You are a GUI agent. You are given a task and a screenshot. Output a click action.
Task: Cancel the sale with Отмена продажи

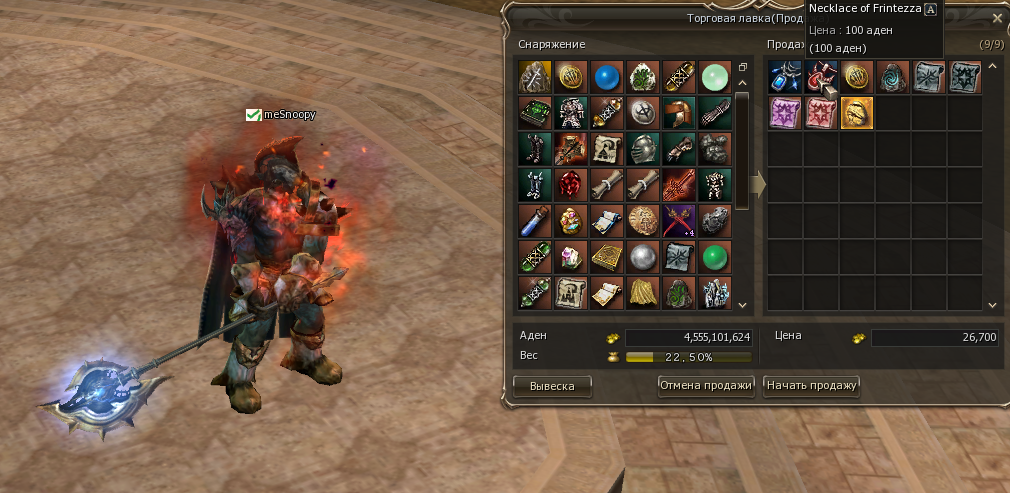click(x=705, y=386)
